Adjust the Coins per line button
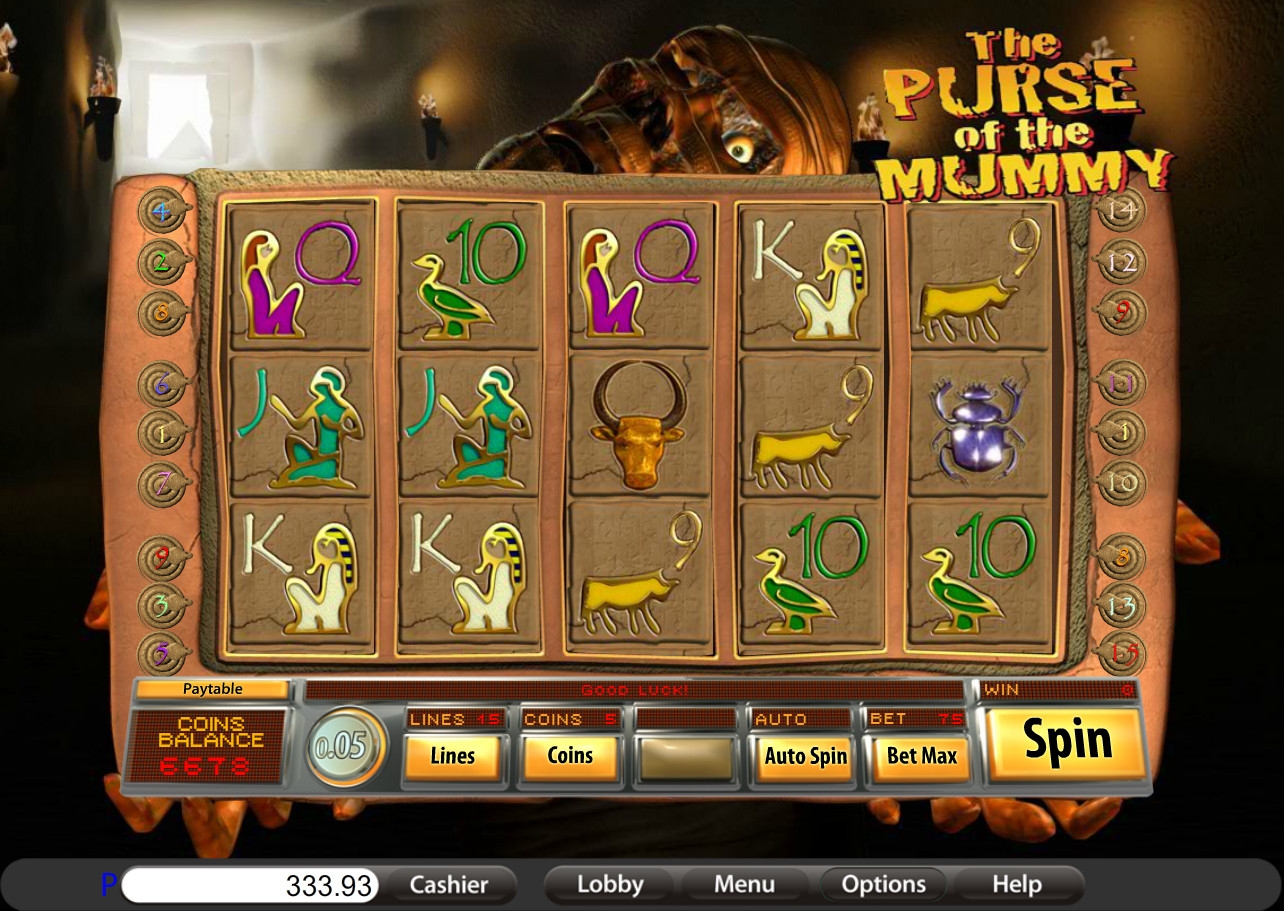Image resolution: width=1284 pixels, height=911 pixels. (x=570, y=756)
